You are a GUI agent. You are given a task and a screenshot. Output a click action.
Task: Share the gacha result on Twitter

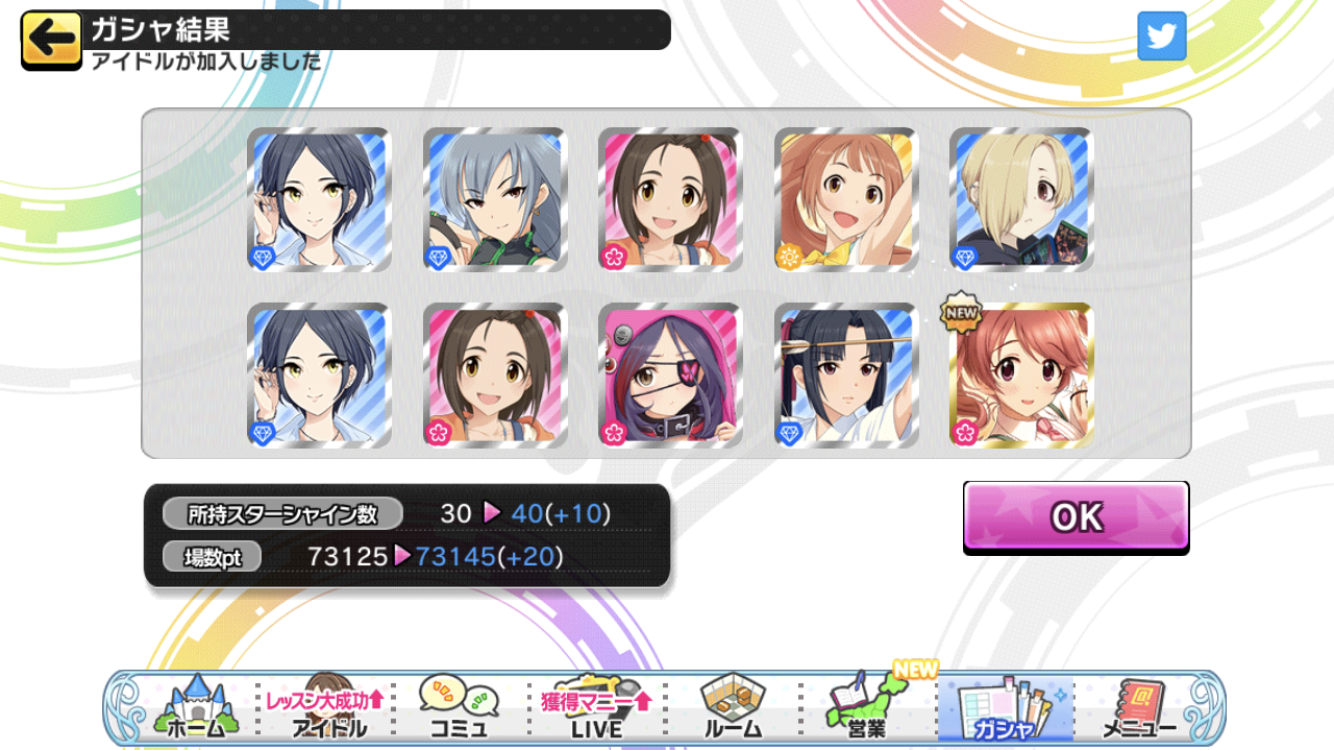tap(1161, 36)
